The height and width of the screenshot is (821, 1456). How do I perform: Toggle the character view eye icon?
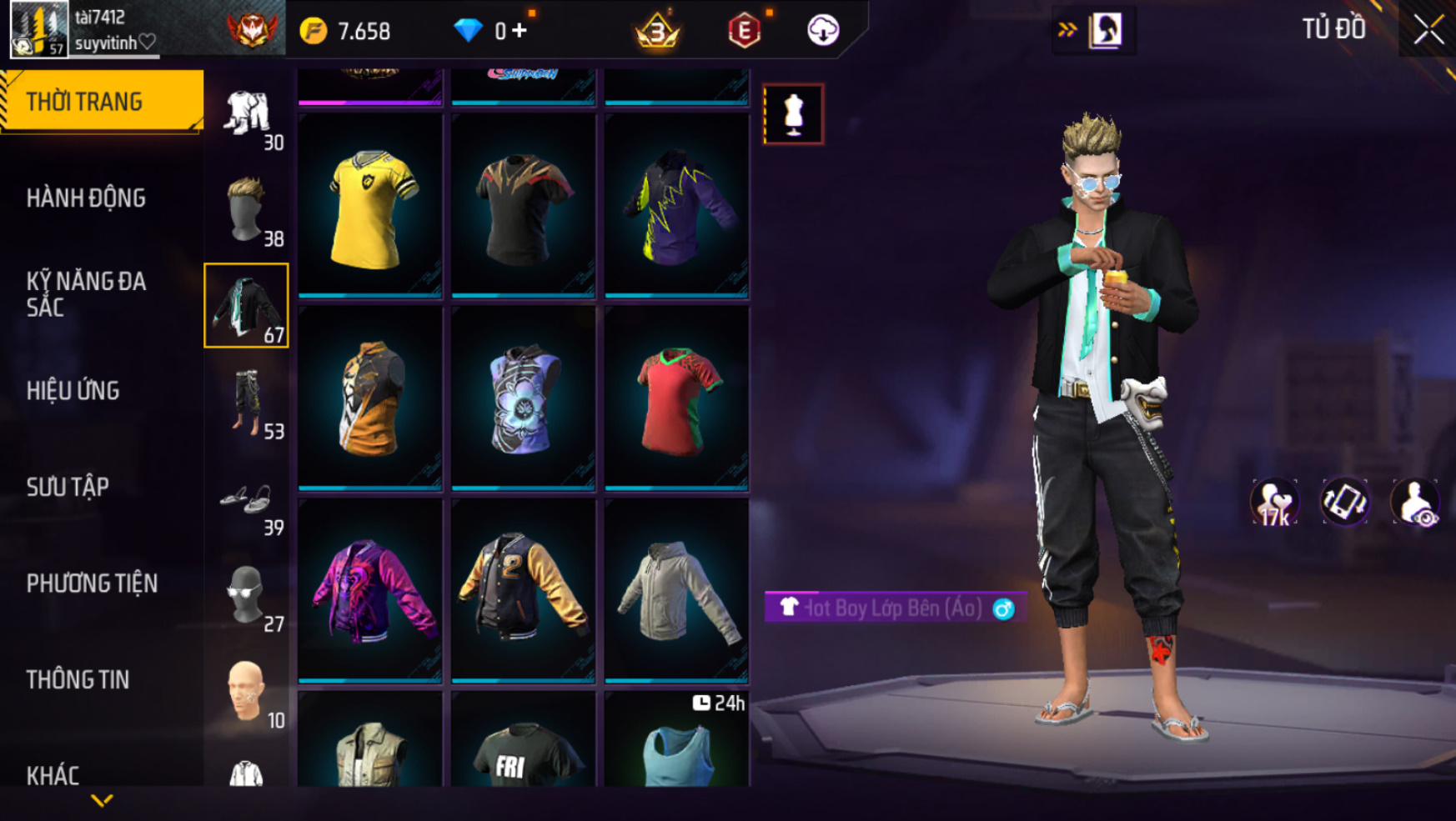pyautogui.click(x=1414, y=503)
